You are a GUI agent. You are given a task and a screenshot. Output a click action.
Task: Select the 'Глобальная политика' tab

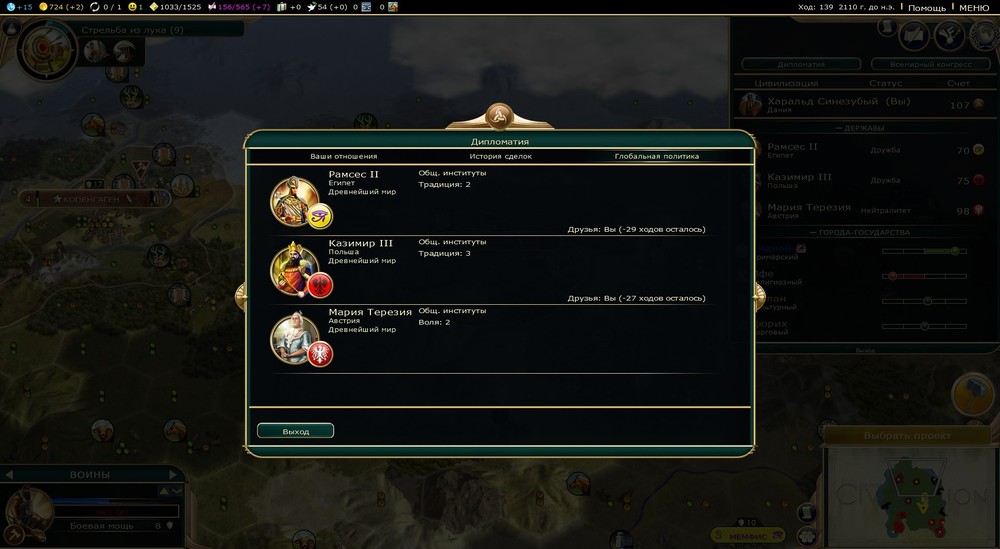656,156
